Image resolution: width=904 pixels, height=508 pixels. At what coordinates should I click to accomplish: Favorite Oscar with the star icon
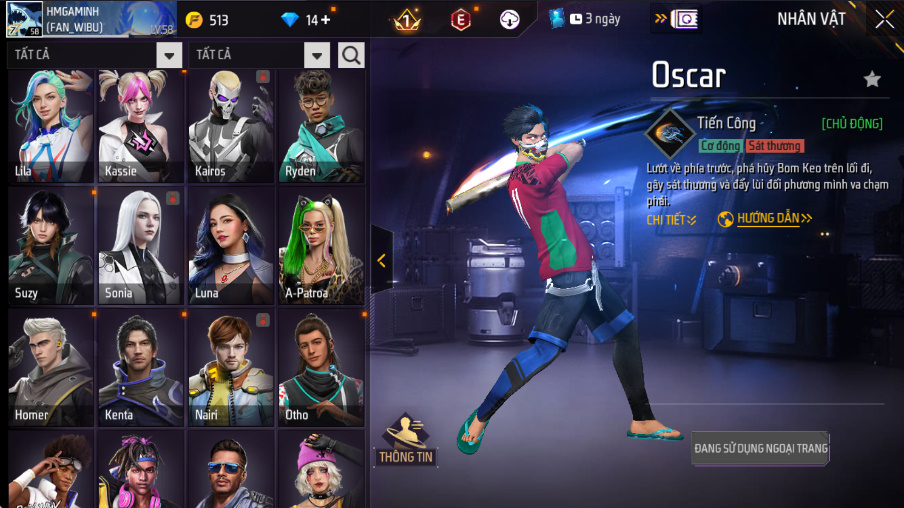click(872, 79)
